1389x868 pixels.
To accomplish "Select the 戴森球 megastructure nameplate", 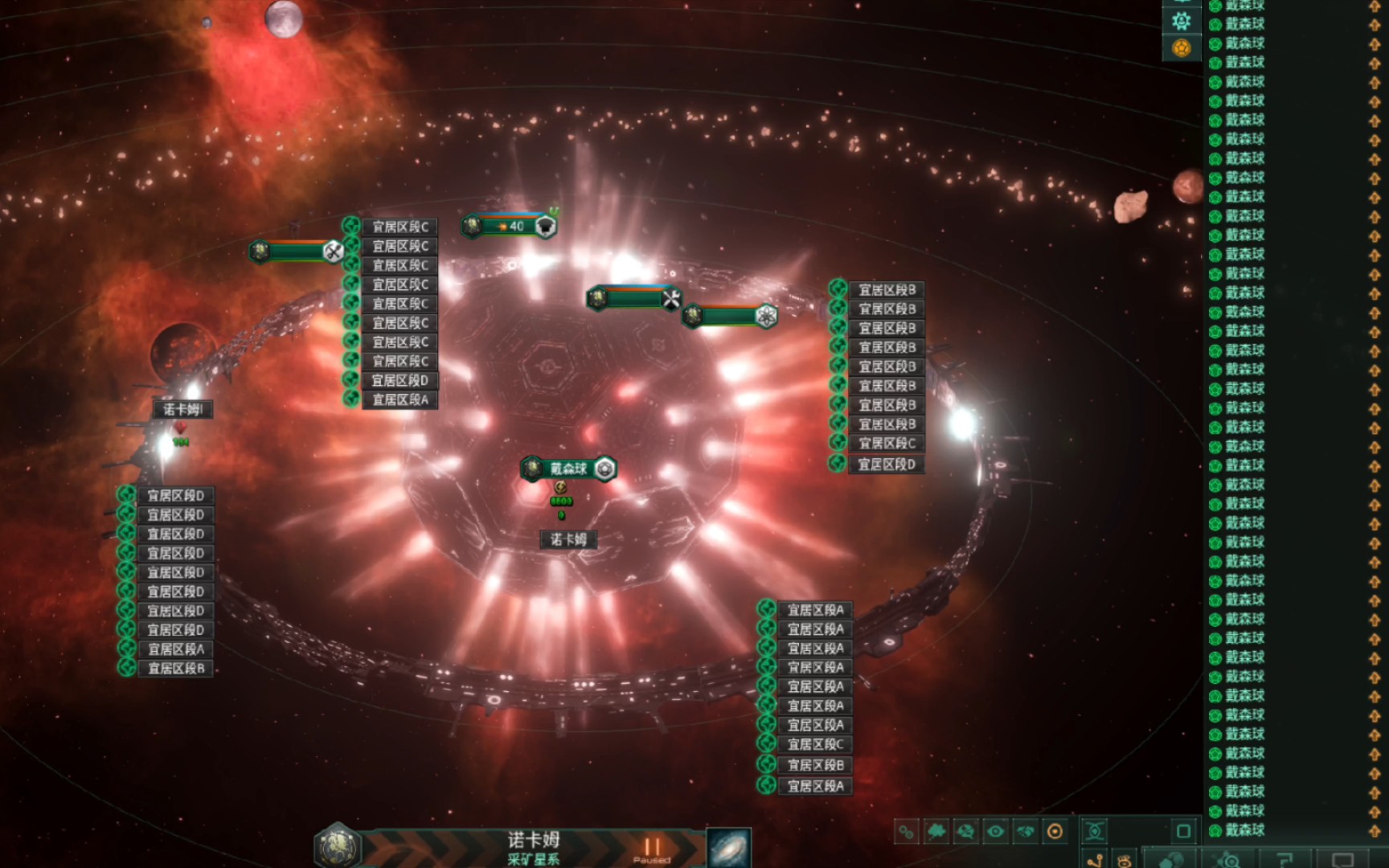I will tap(568, 469).
